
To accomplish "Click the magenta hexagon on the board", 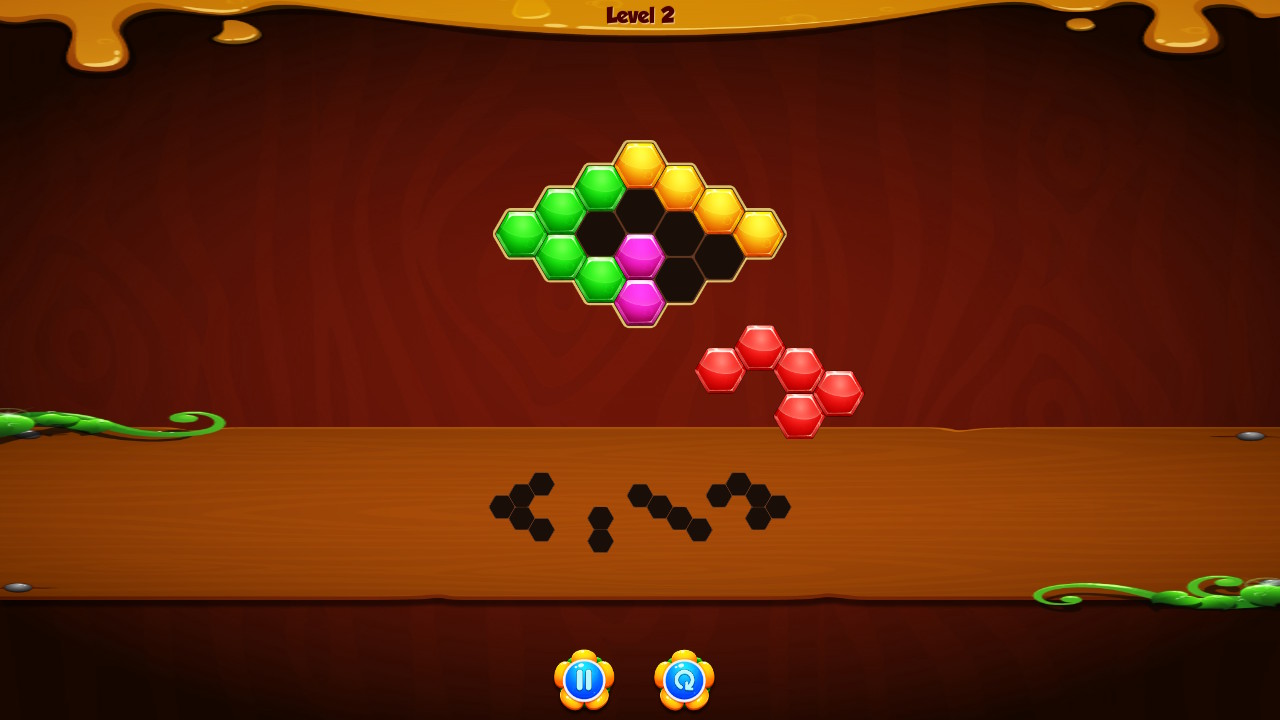I will (x=643, y=257).
